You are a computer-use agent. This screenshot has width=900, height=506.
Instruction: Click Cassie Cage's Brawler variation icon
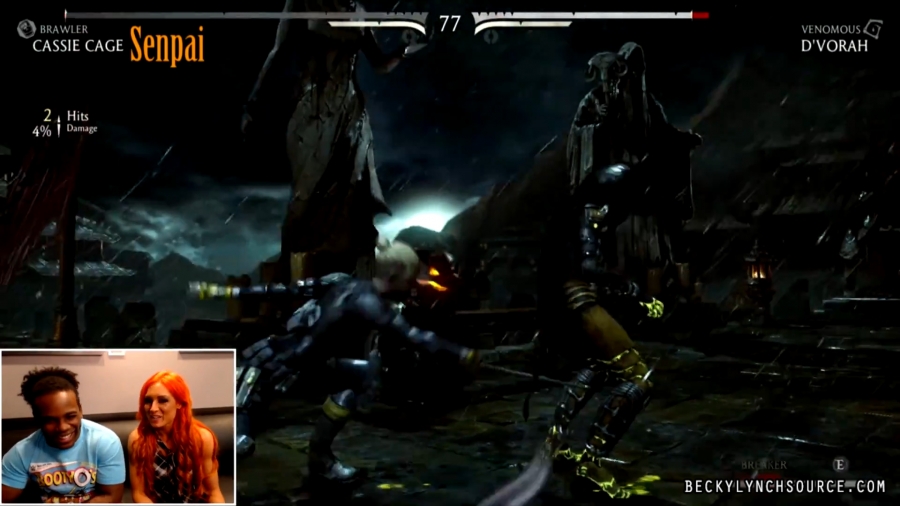pos(26,29)
